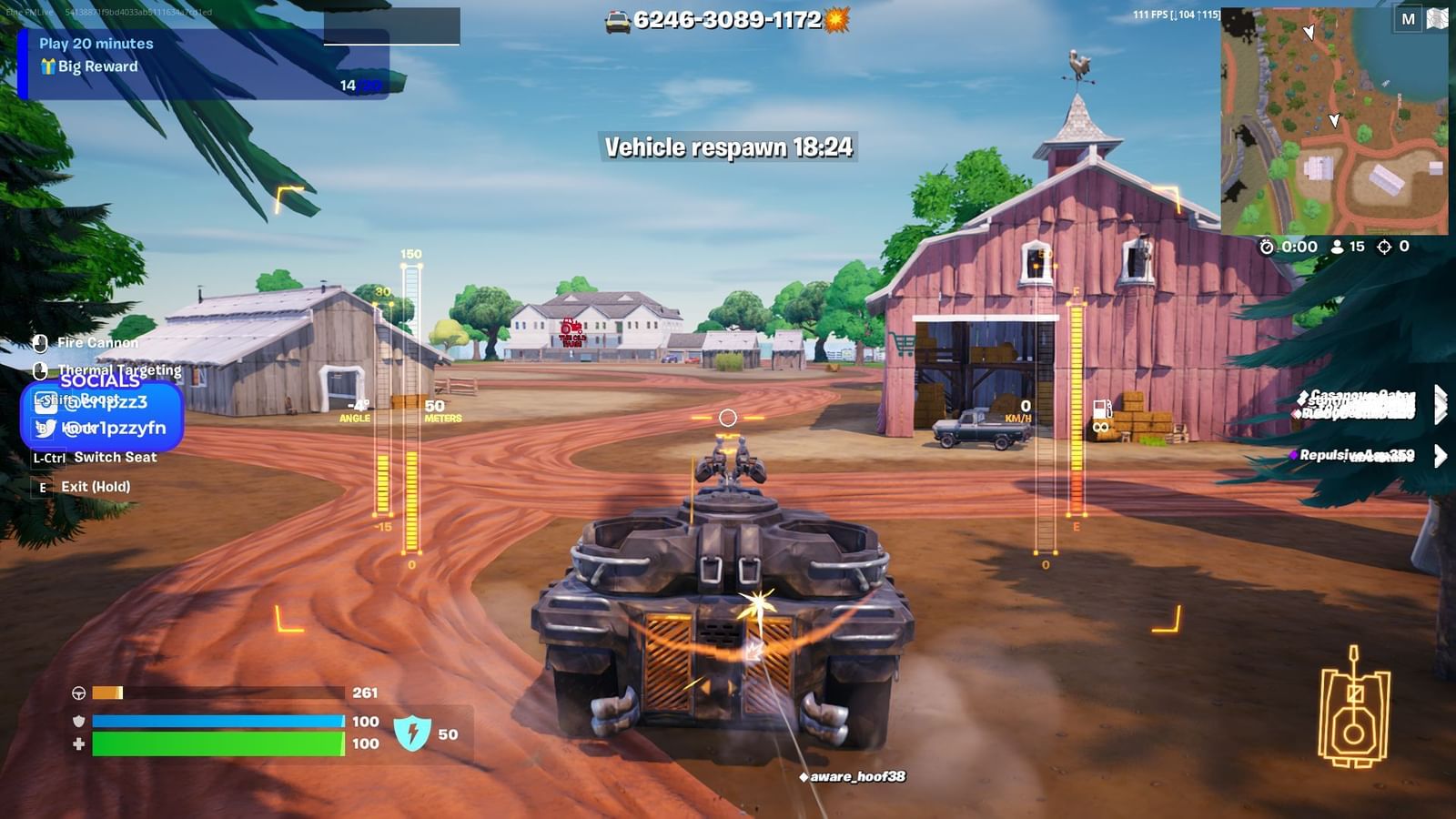Click the police car icon beside the island code

tap(619, 20)
